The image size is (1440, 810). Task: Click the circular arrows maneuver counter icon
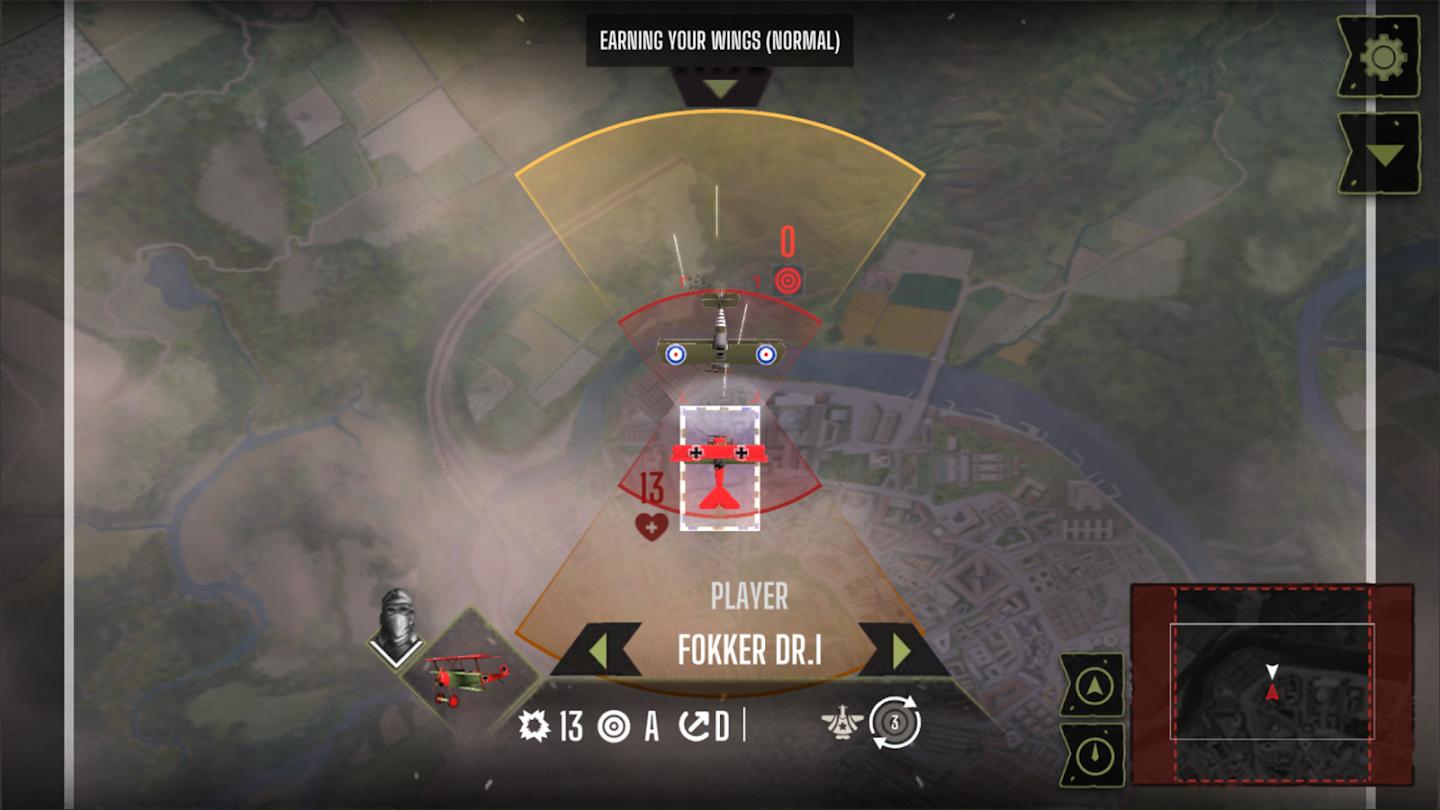coord(894,723)
